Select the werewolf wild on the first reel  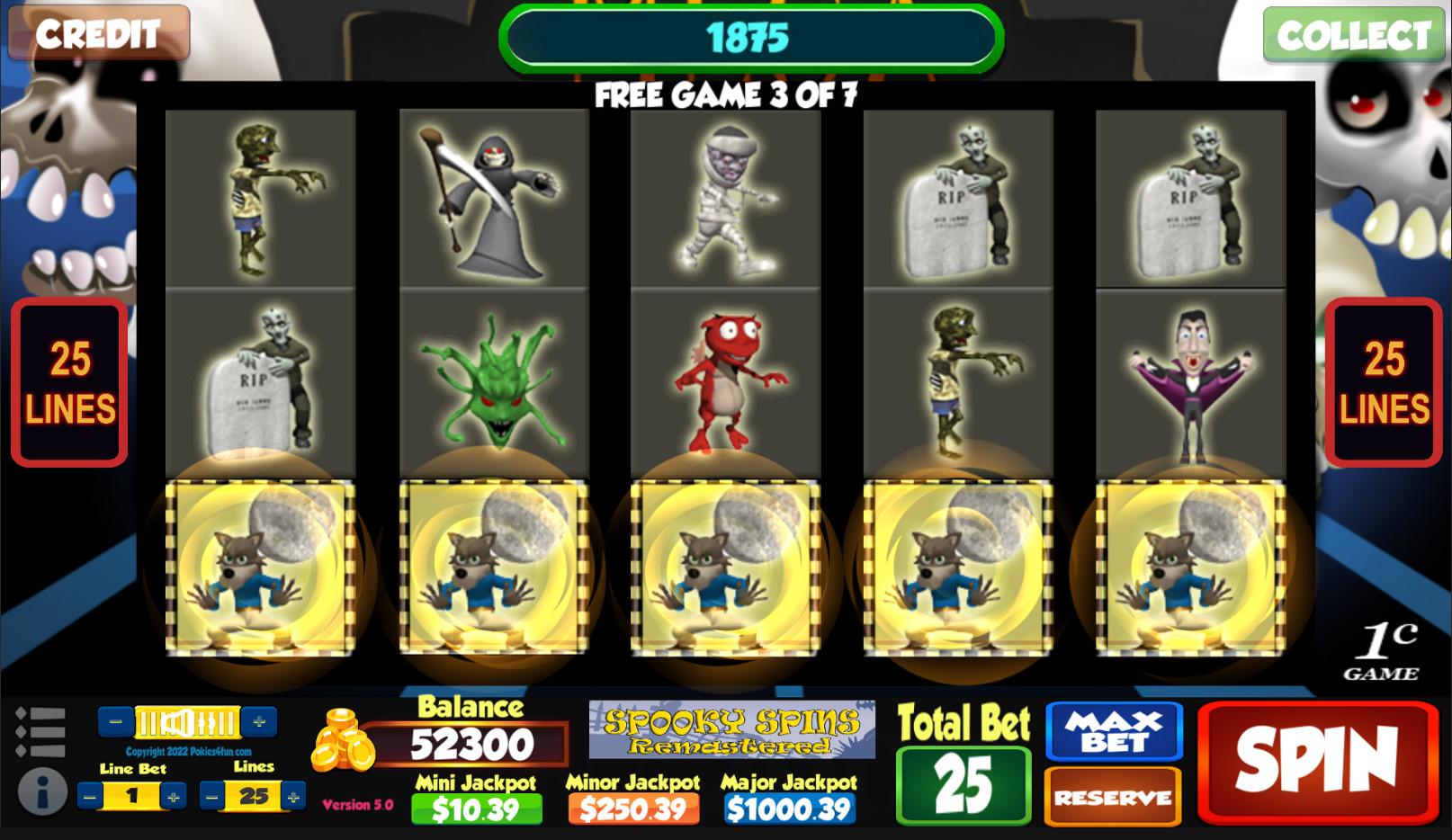(261, 567)
